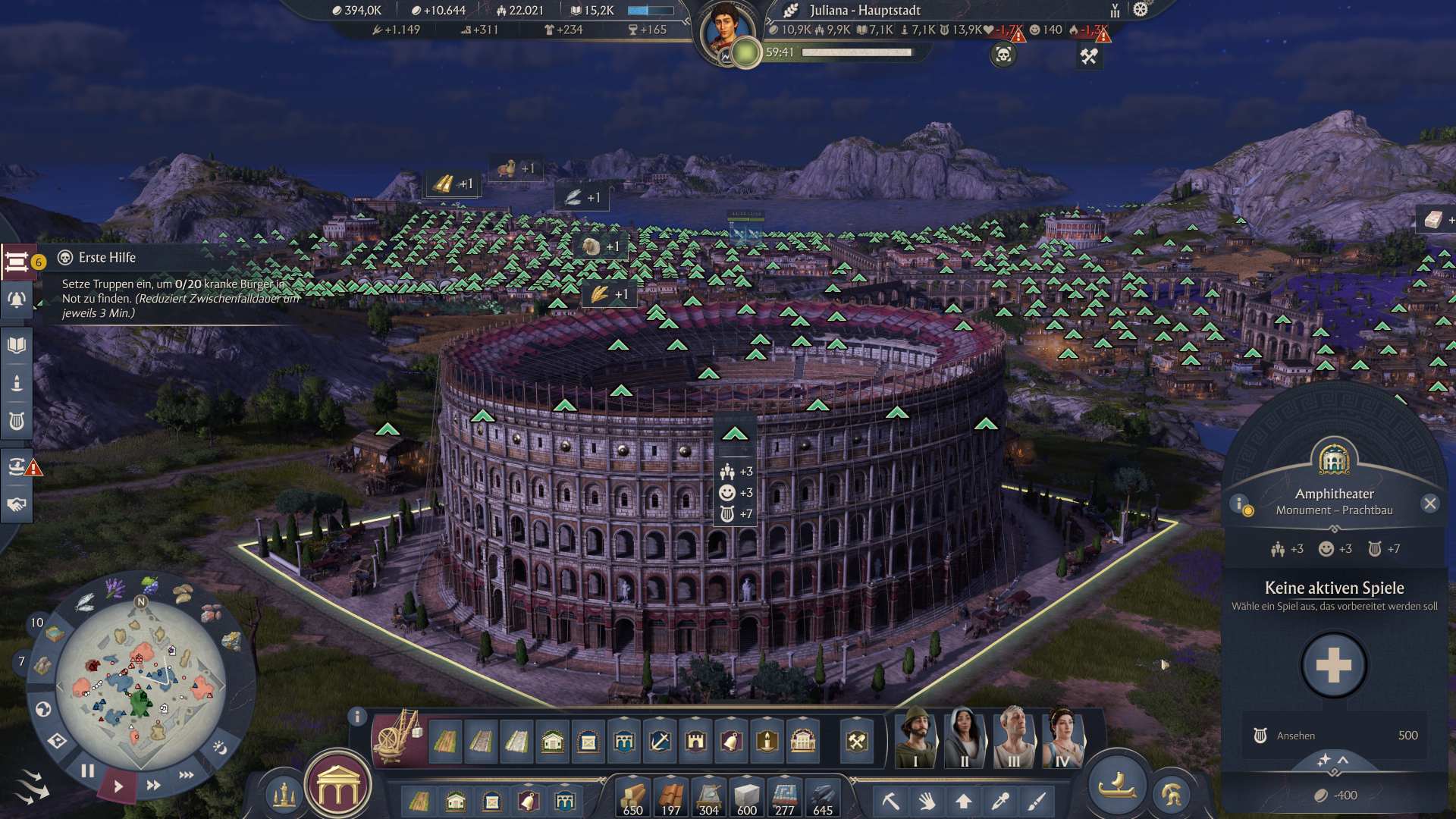The width and height of the screenshot is (1456, 819).
Task: Open the world map globe button
Action: (43, 709)
